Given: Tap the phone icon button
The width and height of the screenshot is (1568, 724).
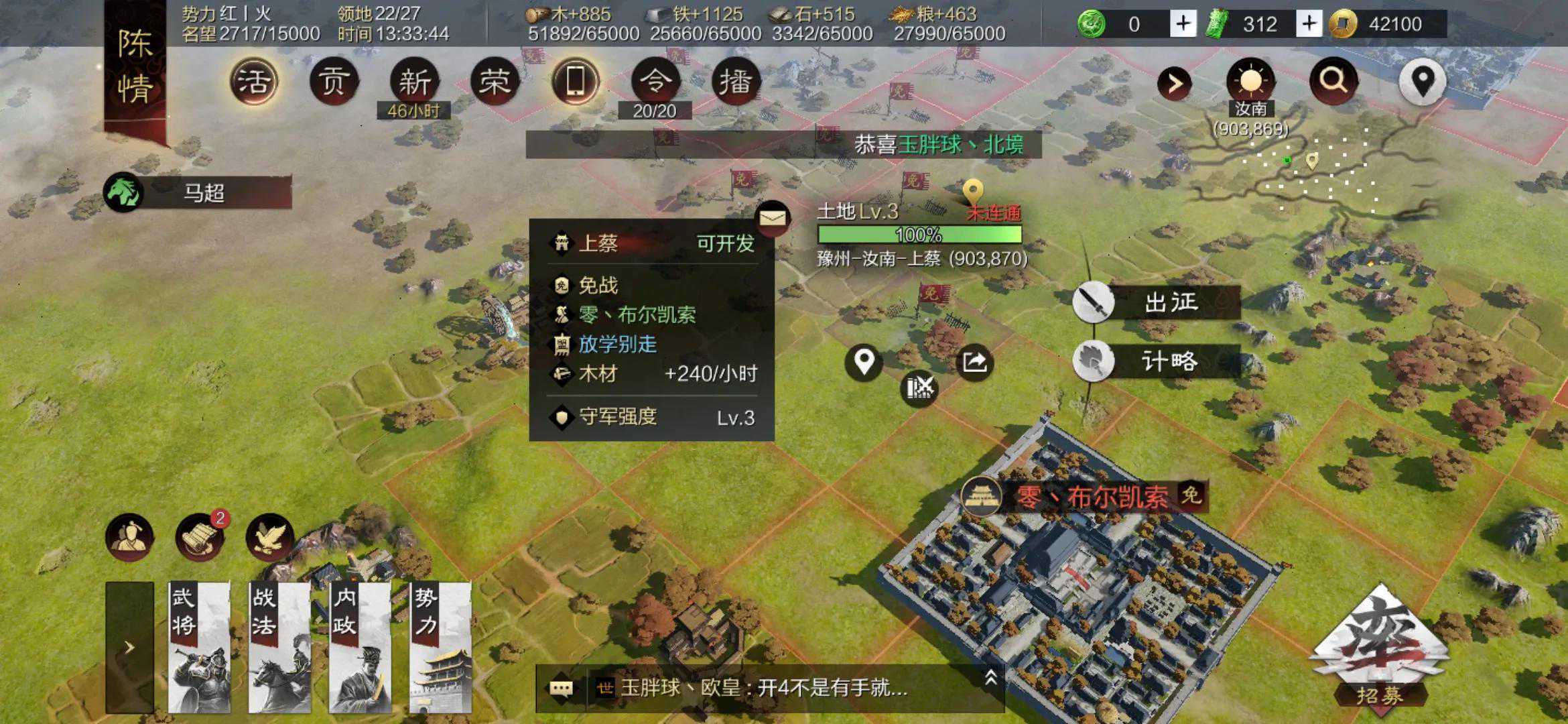Looking at the screenshot, I should 575,82.
